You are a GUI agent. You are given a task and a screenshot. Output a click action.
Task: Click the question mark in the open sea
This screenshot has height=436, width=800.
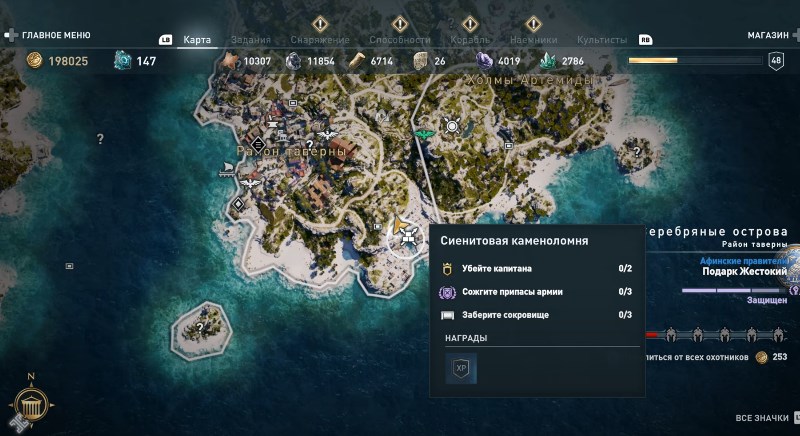pos(100,139)
